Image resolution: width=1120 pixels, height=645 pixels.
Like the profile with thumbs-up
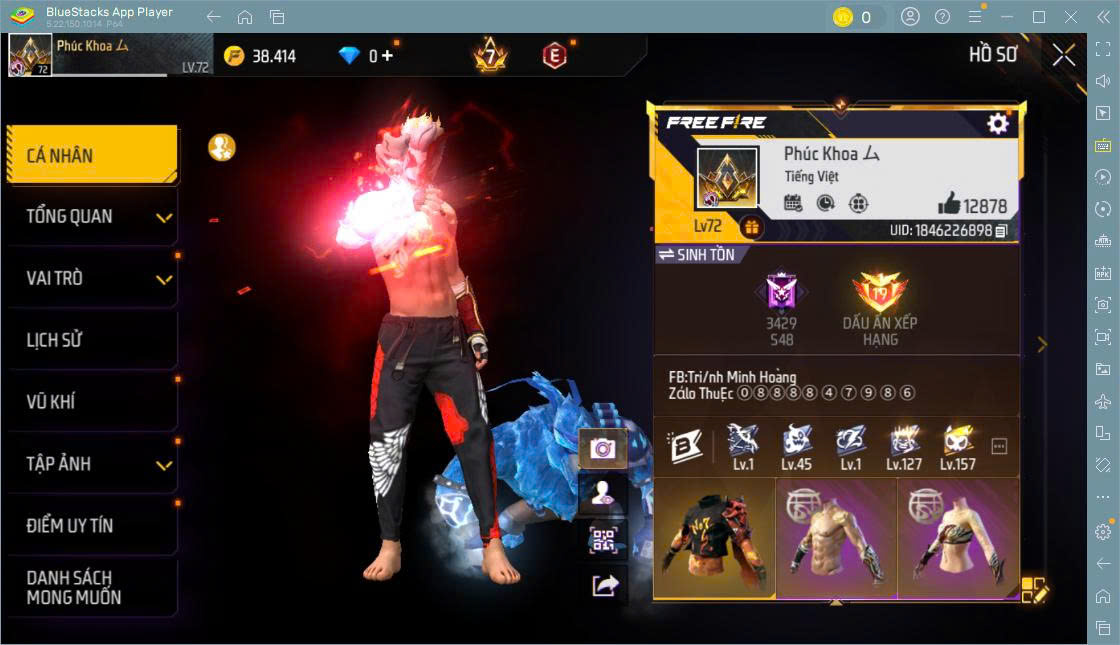[x=948, y=204]
